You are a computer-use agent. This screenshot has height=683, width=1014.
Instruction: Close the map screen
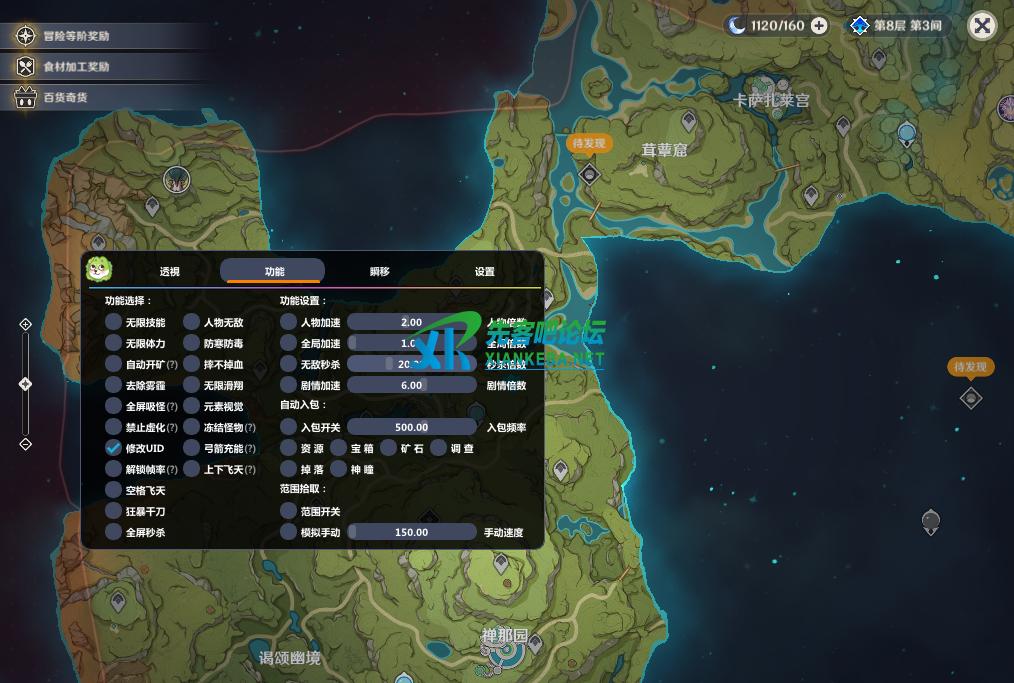click(982, 26)
